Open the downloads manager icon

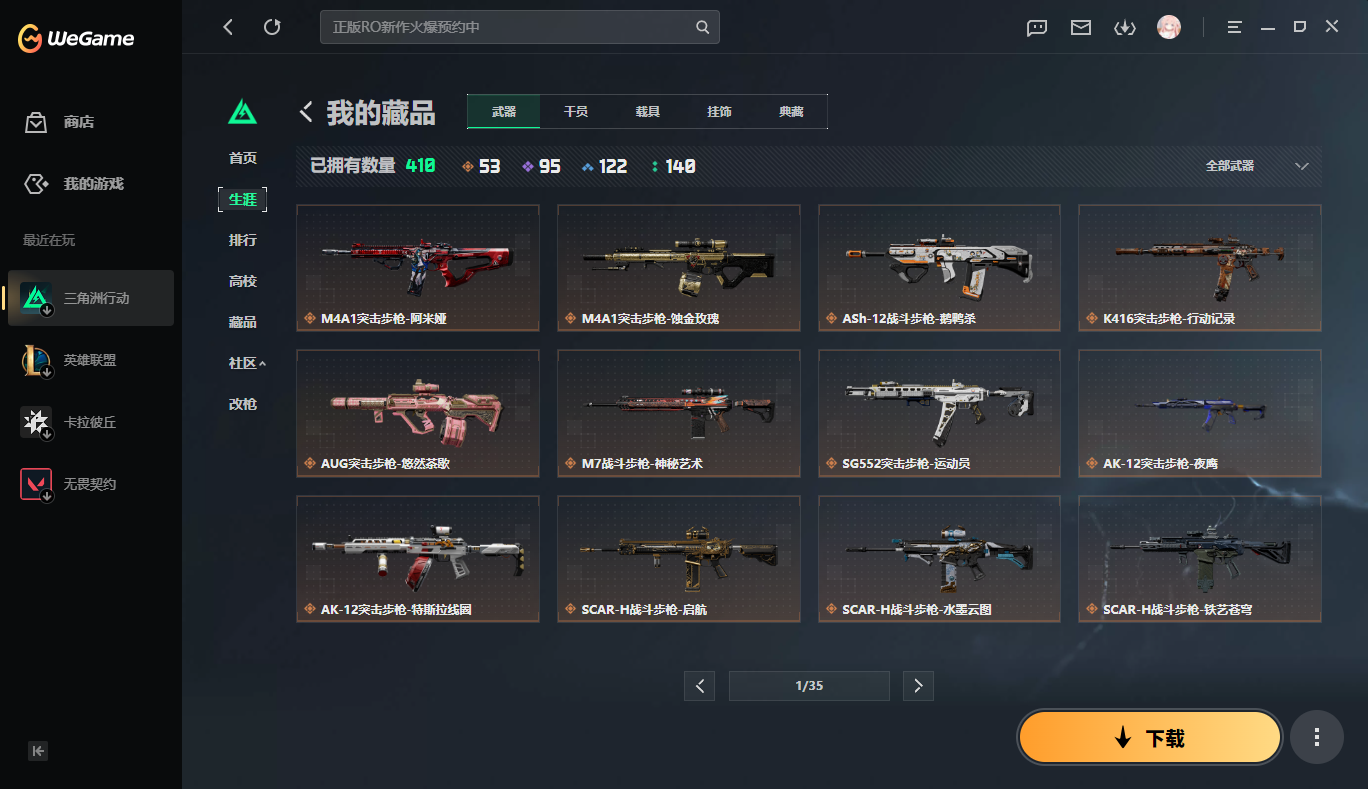1124,28
